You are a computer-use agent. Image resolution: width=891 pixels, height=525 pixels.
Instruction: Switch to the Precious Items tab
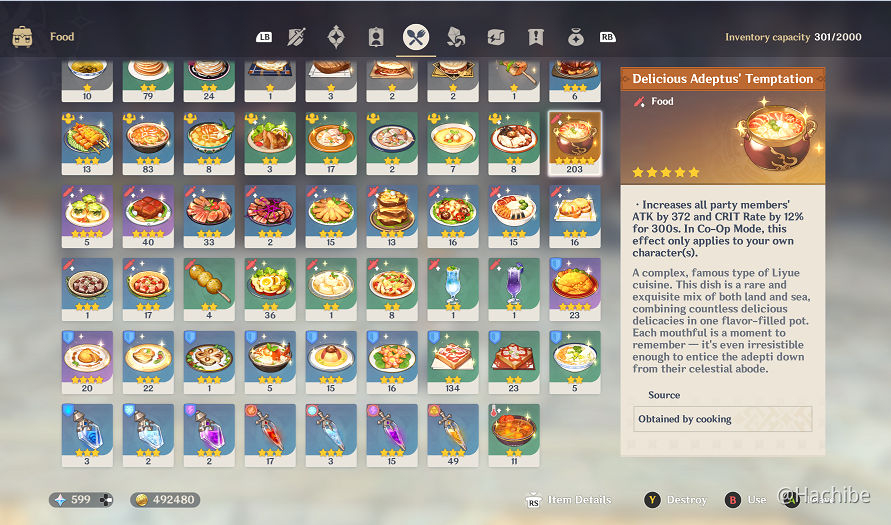(576, 37)
